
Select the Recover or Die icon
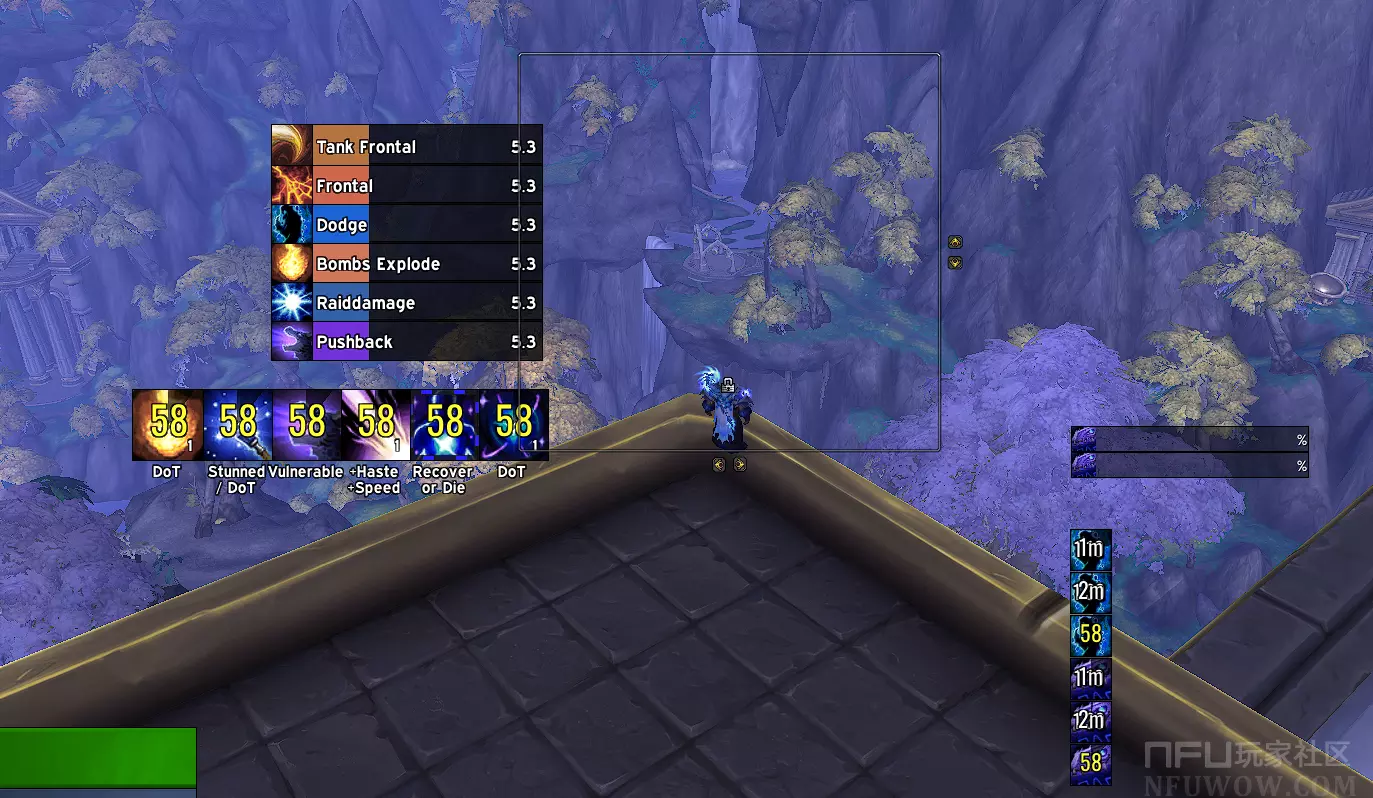pos(444,425)
